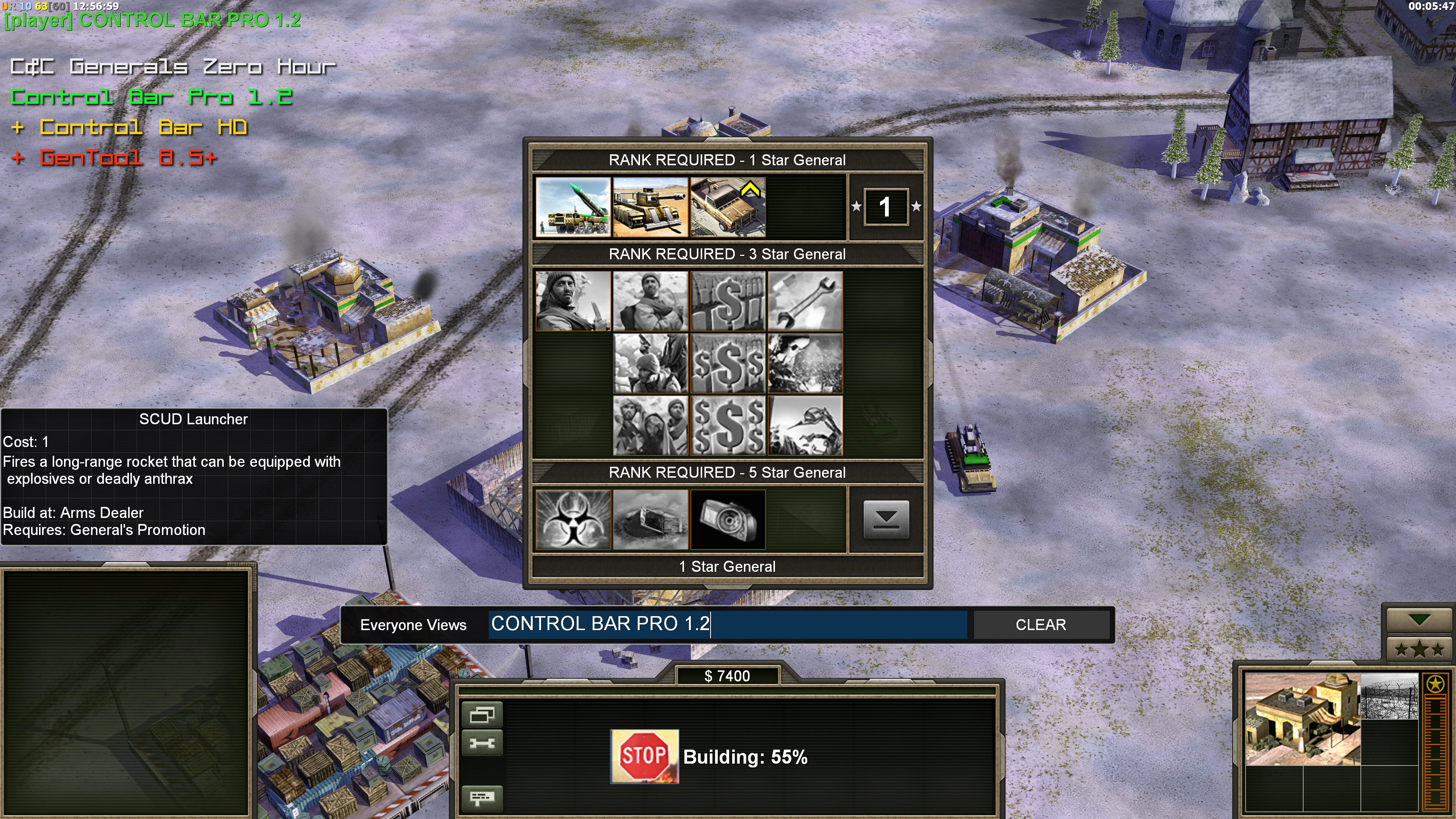
Task: Select the man-with-knife promotion icon
Action: tap(573, 301)
